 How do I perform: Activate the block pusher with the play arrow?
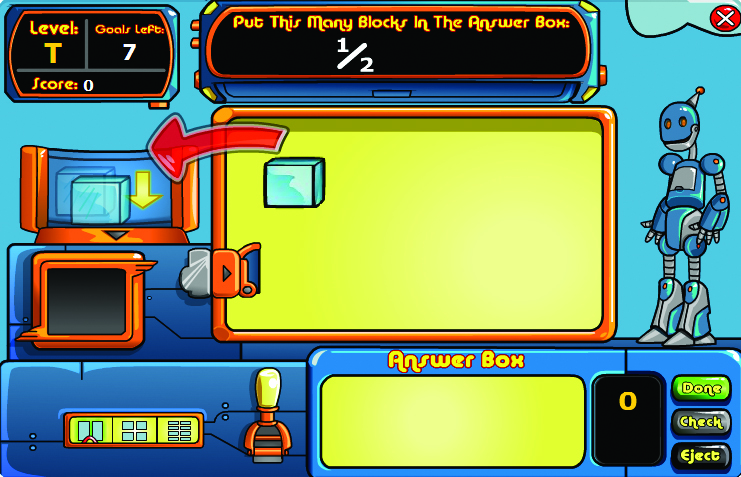(x=228, y=272)
